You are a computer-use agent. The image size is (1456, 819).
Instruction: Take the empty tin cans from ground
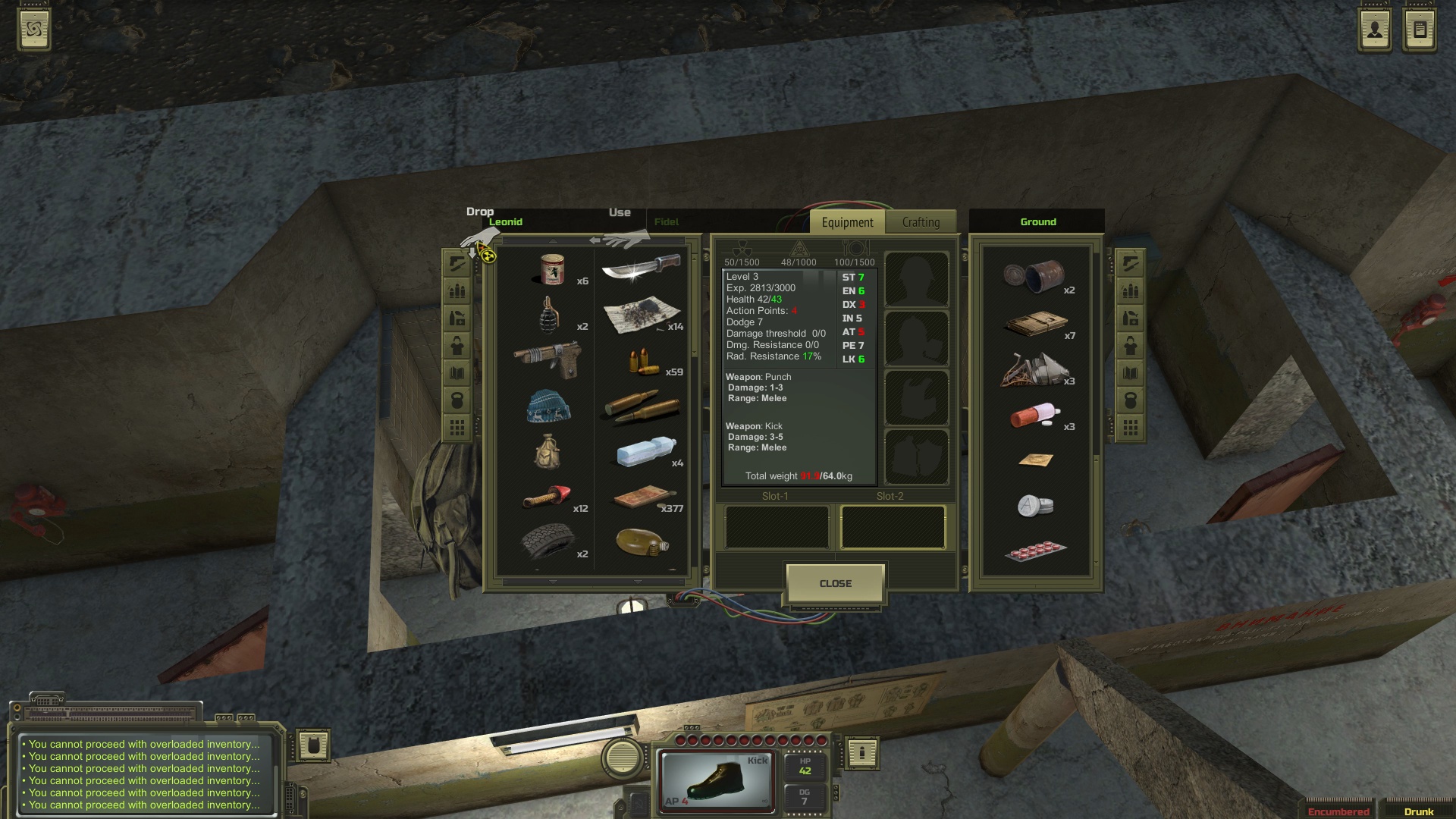tap(1034, 275)
